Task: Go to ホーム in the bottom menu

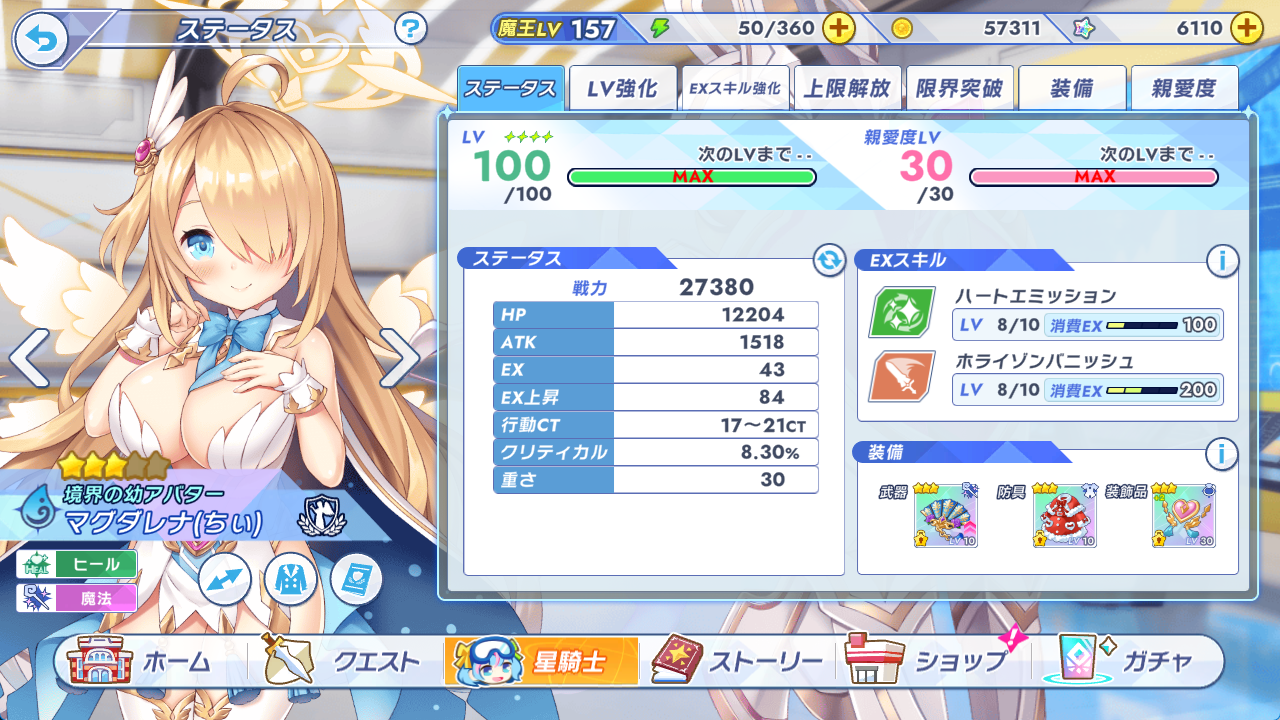Action: [x=140, y=661]
